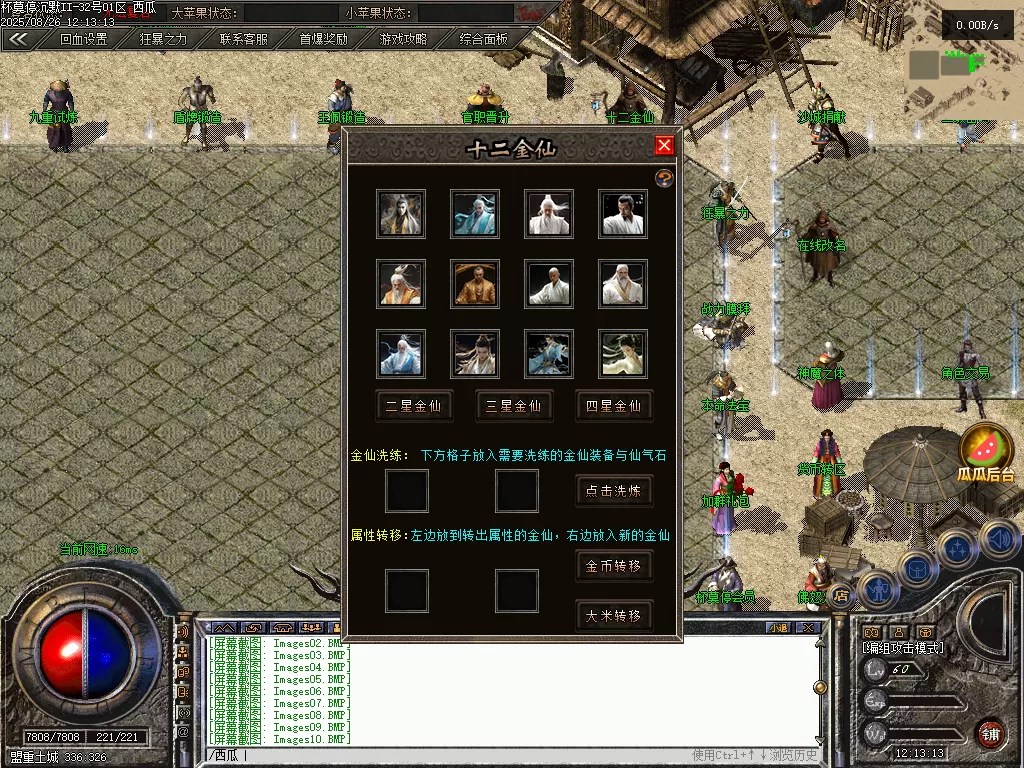Screen dimensions: 1024x768
Task: Click the 点击洗炼 button
Action: coord(614,491)
